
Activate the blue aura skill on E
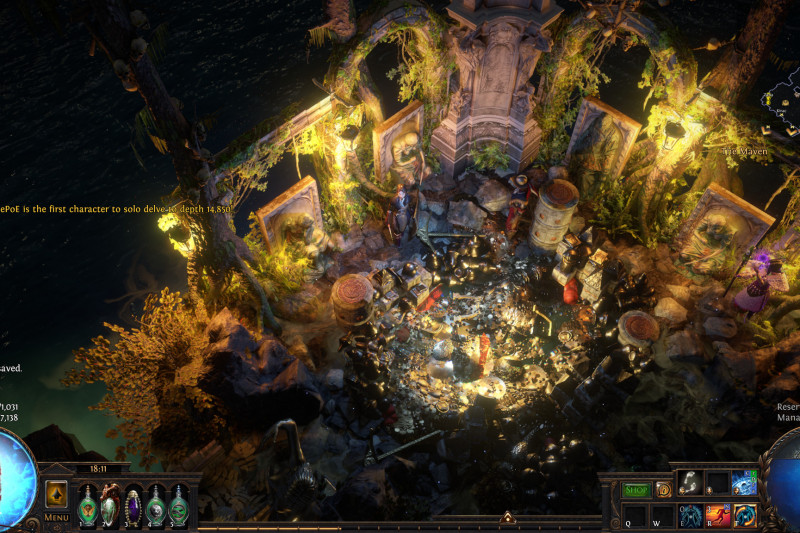(x=691, y=516)
